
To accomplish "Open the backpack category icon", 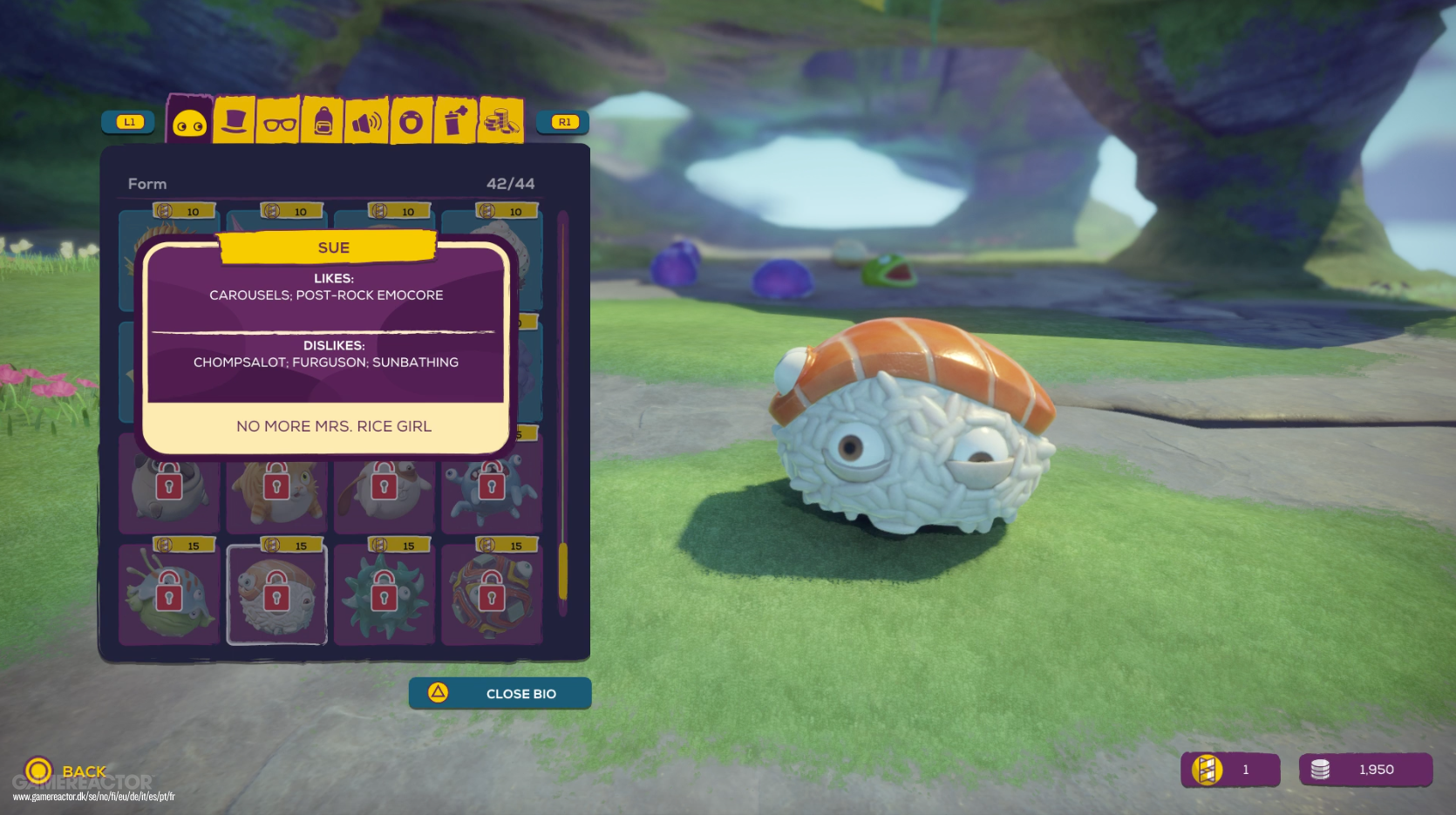I will point(323,122).
